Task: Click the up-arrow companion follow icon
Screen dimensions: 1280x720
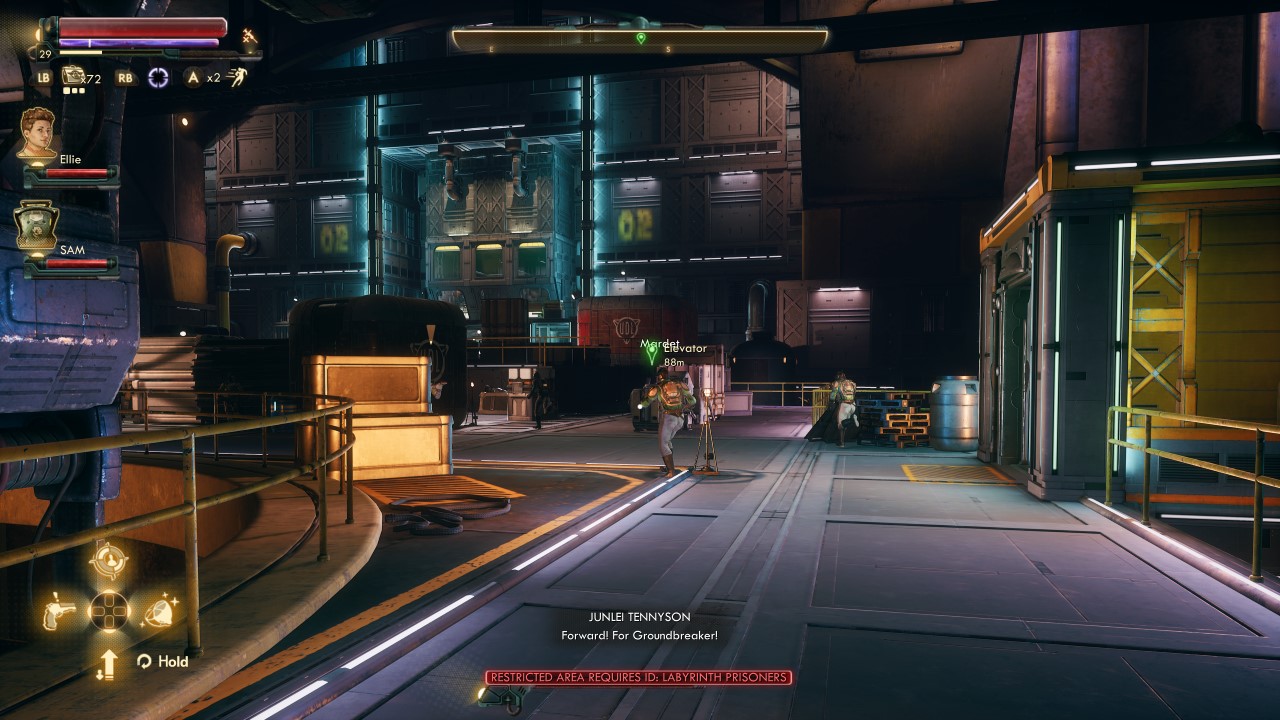Action: click(x=108, y=662)
